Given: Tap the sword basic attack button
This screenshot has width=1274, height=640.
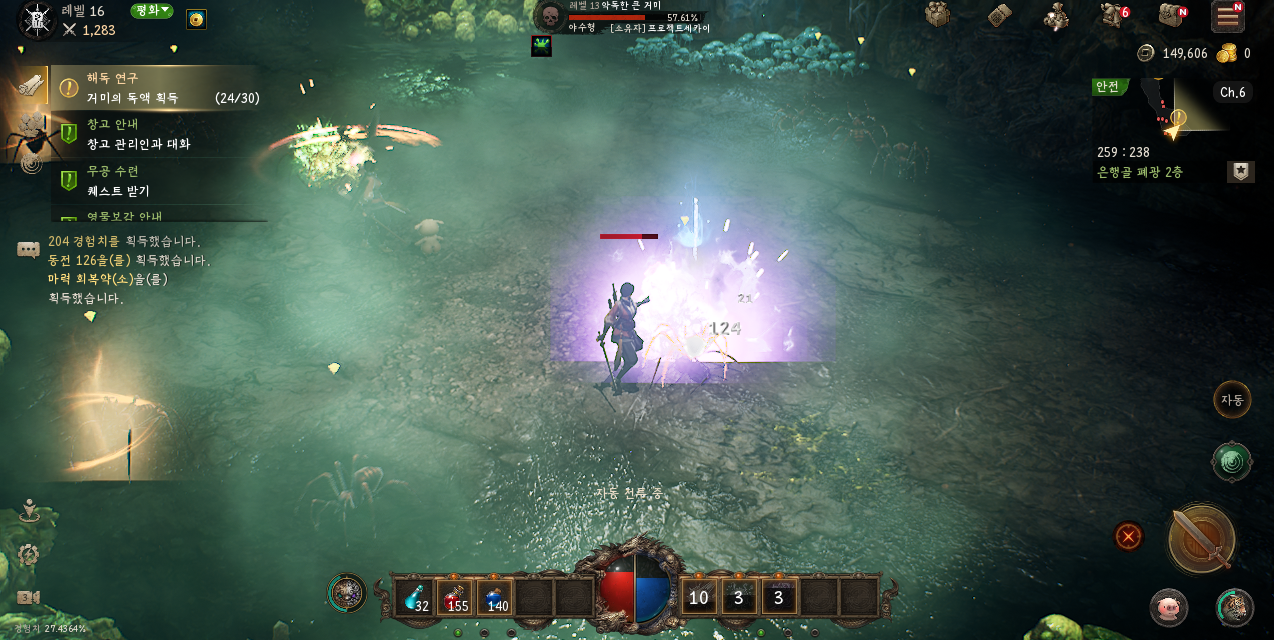Looking at the screenshot, I should pyautogui.click(x=1201, y=539).
